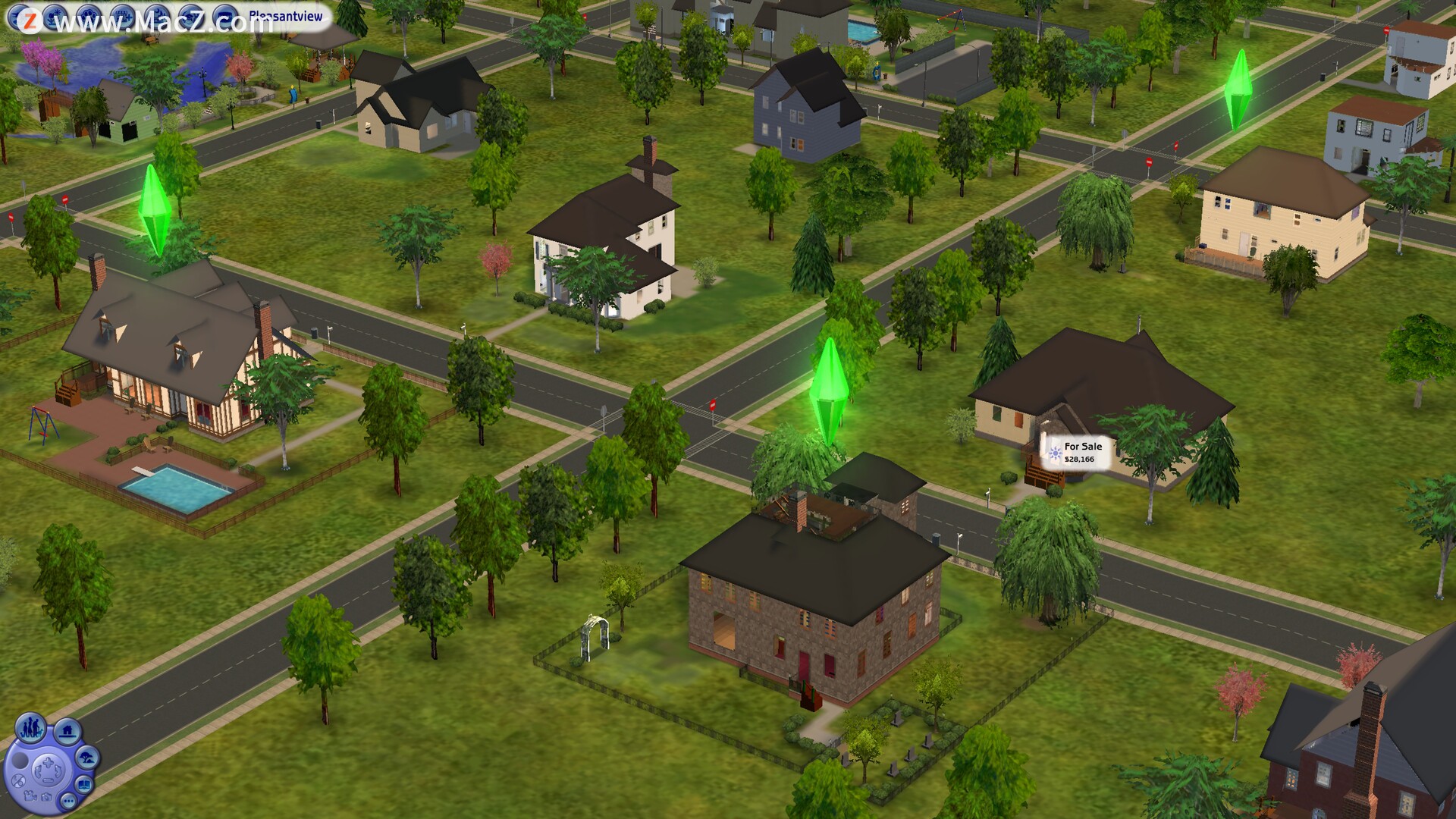Zoom the camera out with minus control
The height and width of the screenshot is (819, 1456).
[48, 780]
